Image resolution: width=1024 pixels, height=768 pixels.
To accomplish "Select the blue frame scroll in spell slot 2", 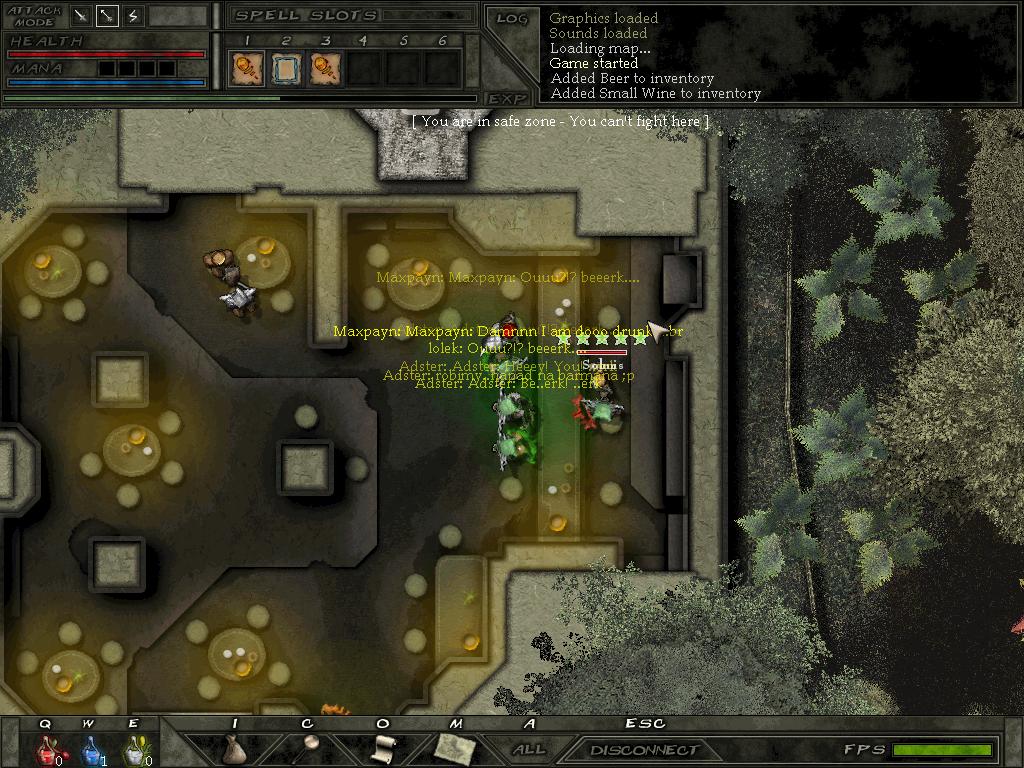I will click(284, 68).
